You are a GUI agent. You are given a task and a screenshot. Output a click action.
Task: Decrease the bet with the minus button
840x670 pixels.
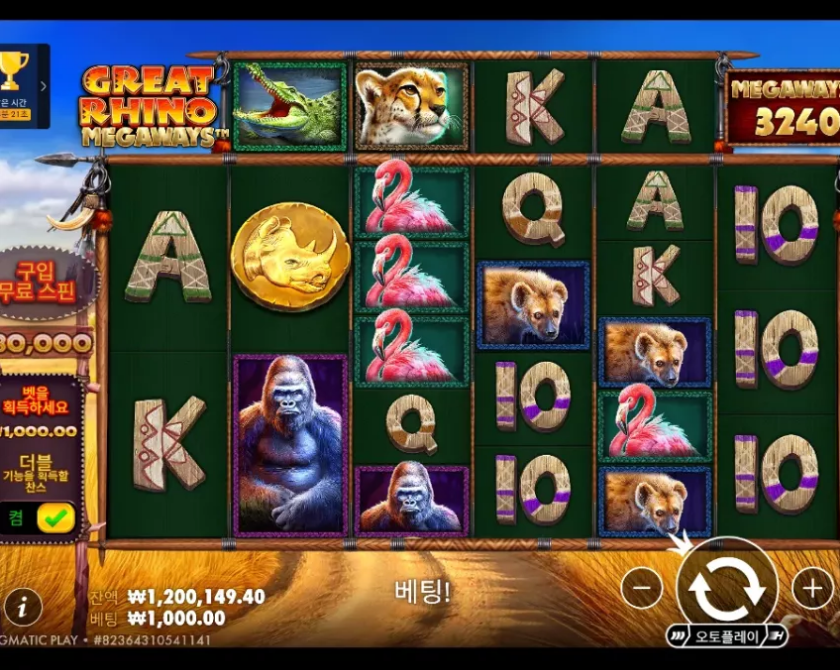(642, 588)
